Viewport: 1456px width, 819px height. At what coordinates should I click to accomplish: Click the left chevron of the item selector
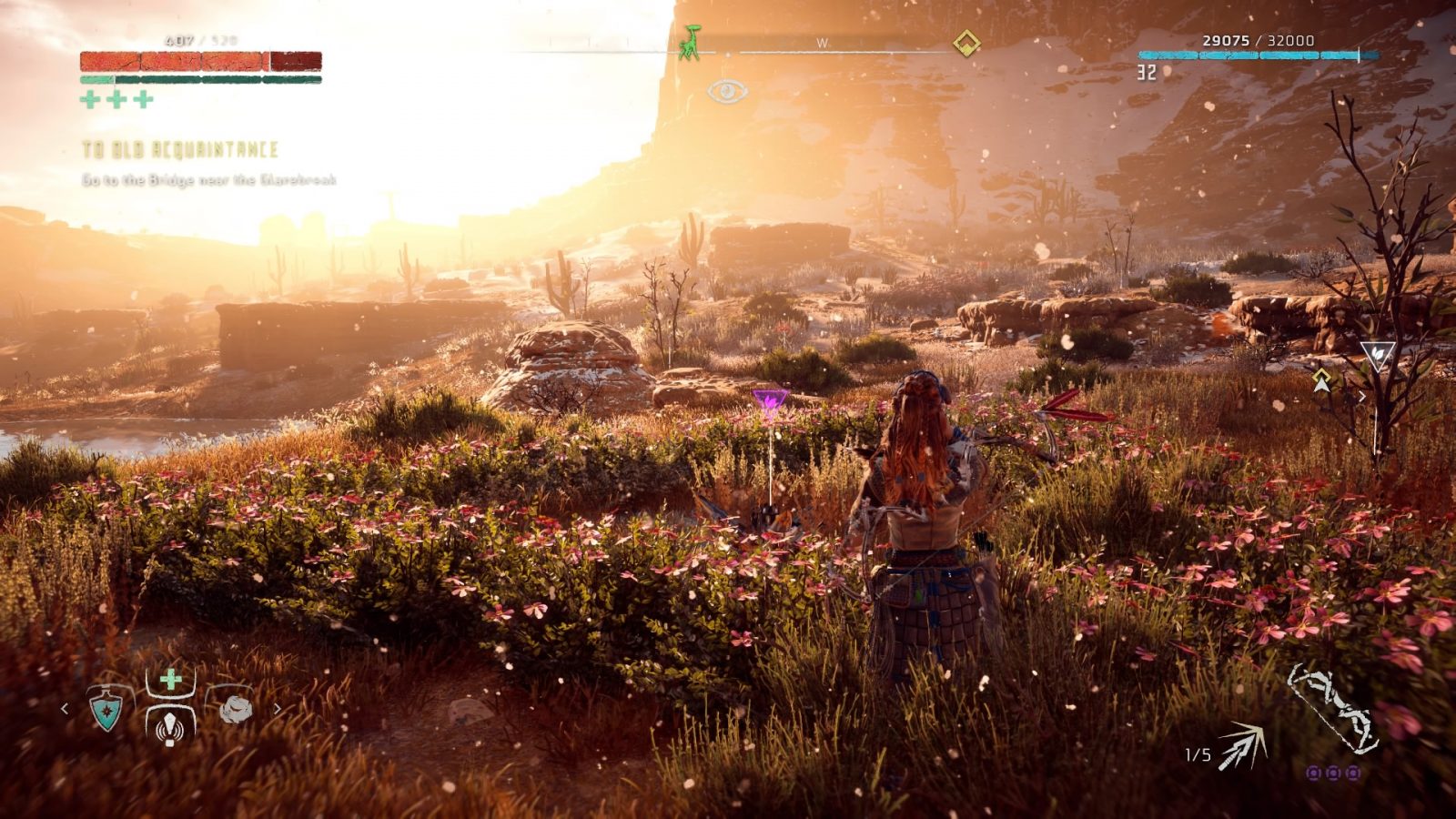coord(65,709)
